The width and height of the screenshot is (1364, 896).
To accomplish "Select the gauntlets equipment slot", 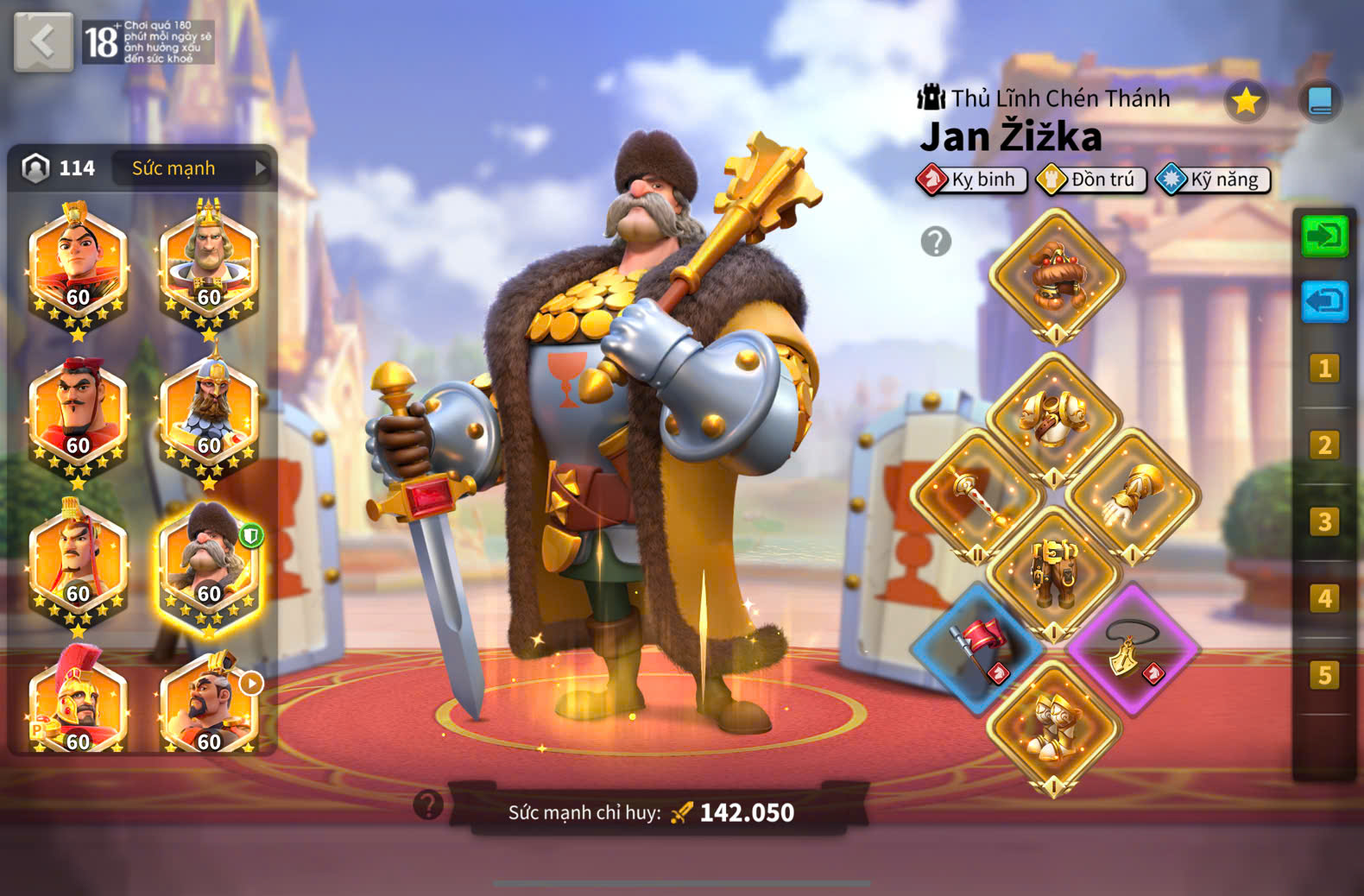I will point(1133,495).
